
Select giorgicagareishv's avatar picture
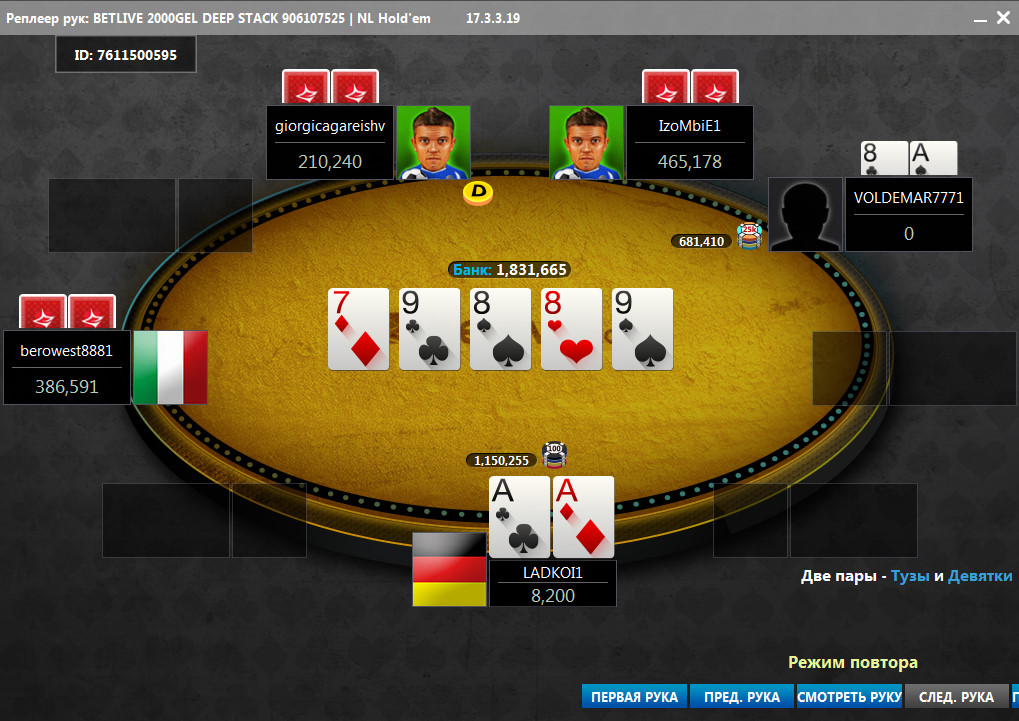433,143
